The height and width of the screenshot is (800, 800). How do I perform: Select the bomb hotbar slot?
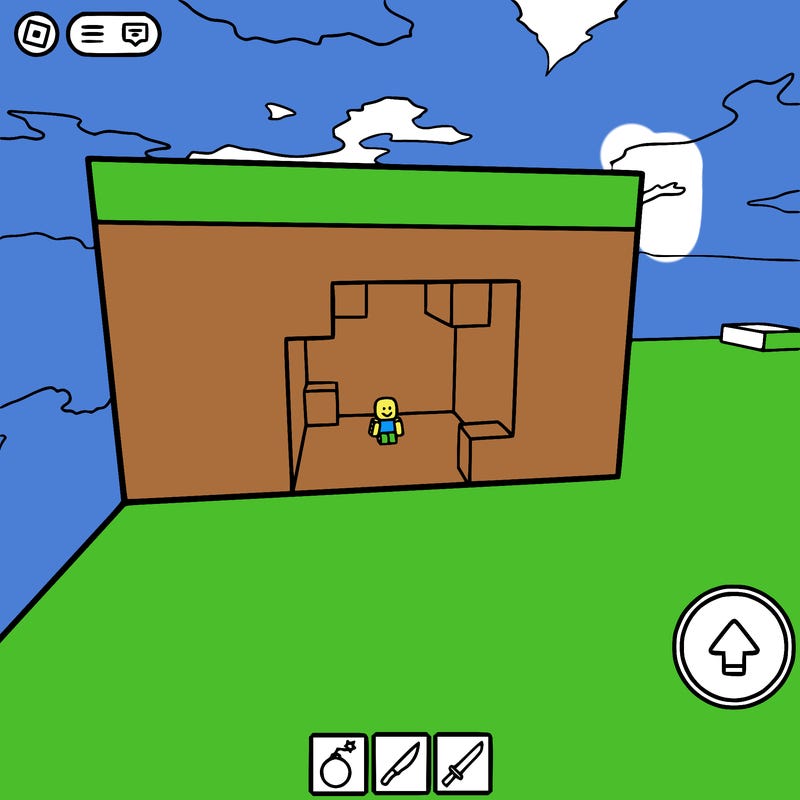[x=338, y=764]
